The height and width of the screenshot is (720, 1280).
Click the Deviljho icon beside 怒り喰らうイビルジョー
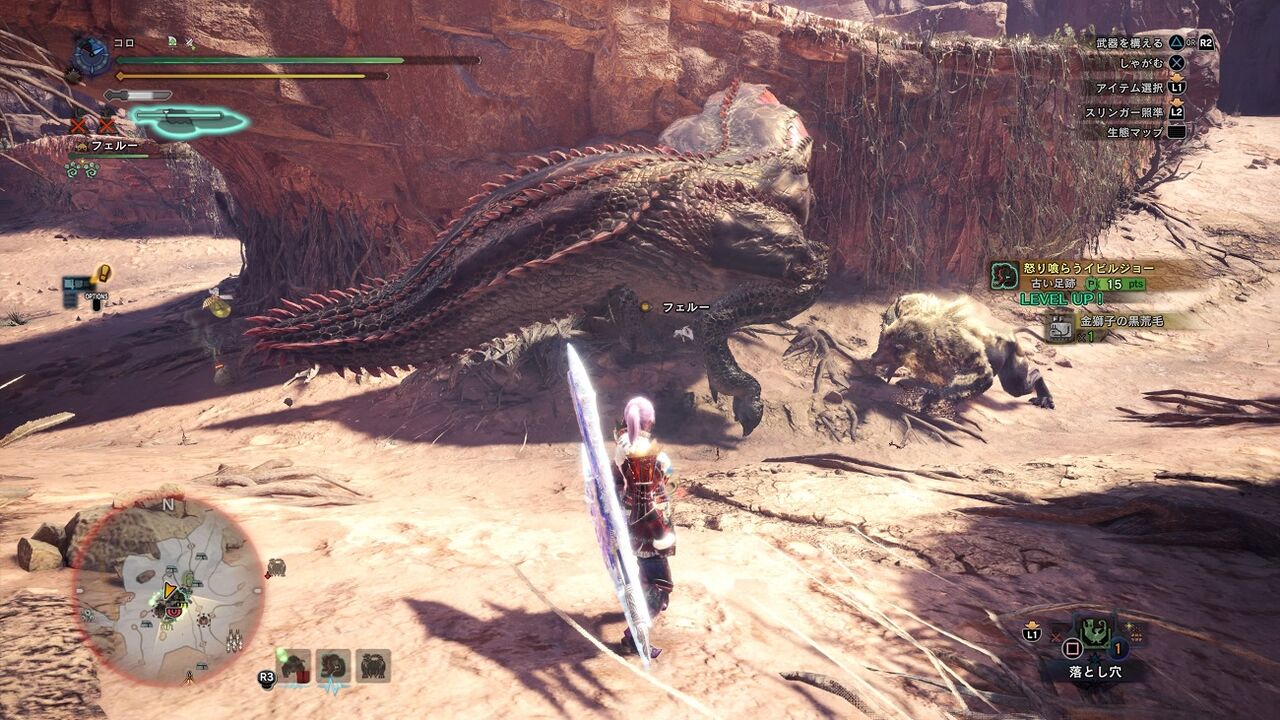(x=1002, y=276)
